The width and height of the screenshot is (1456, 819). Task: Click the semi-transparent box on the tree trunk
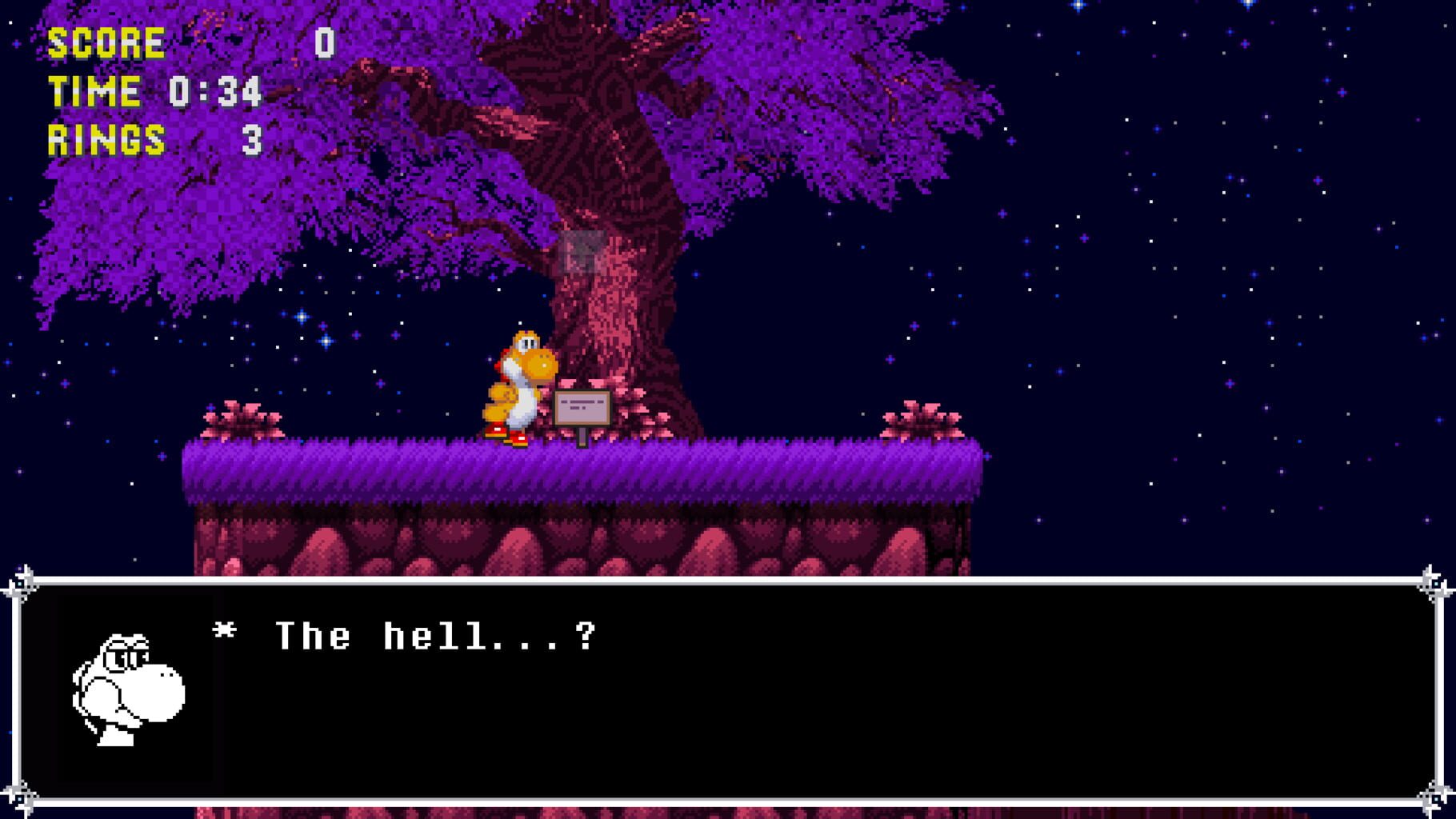584,252
